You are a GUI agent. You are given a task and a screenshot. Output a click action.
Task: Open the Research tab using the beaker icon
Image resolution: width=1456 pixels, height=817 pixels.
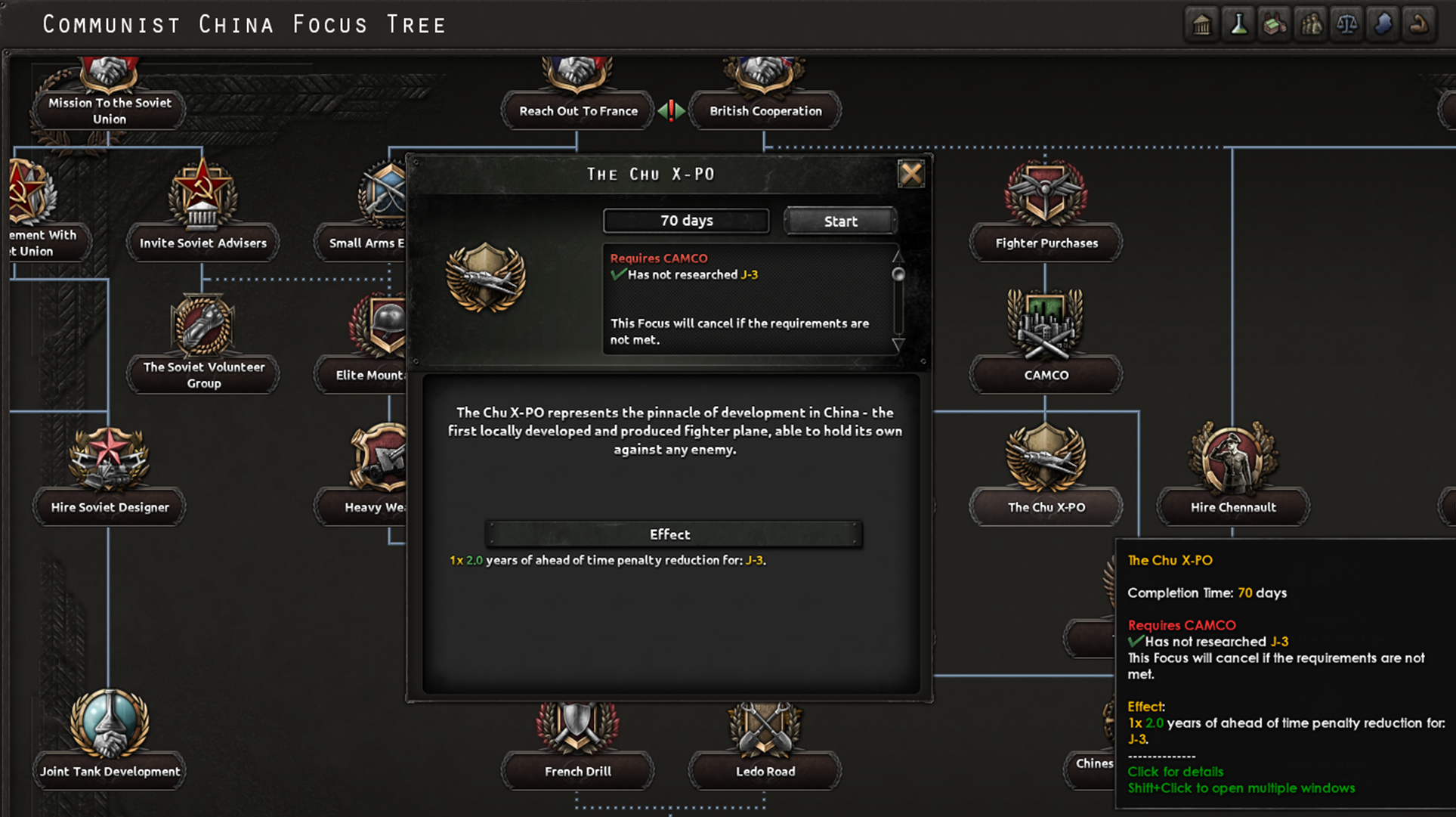pyautogui.click(x=1238, y=23)
